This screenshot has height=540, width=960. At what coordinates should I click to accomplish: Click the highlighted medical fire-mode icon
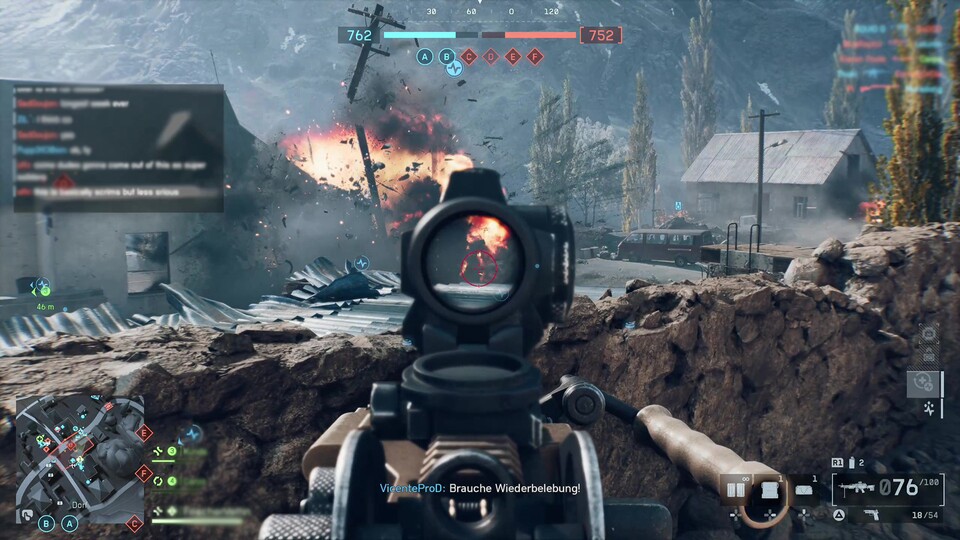(x=923, y=382)
